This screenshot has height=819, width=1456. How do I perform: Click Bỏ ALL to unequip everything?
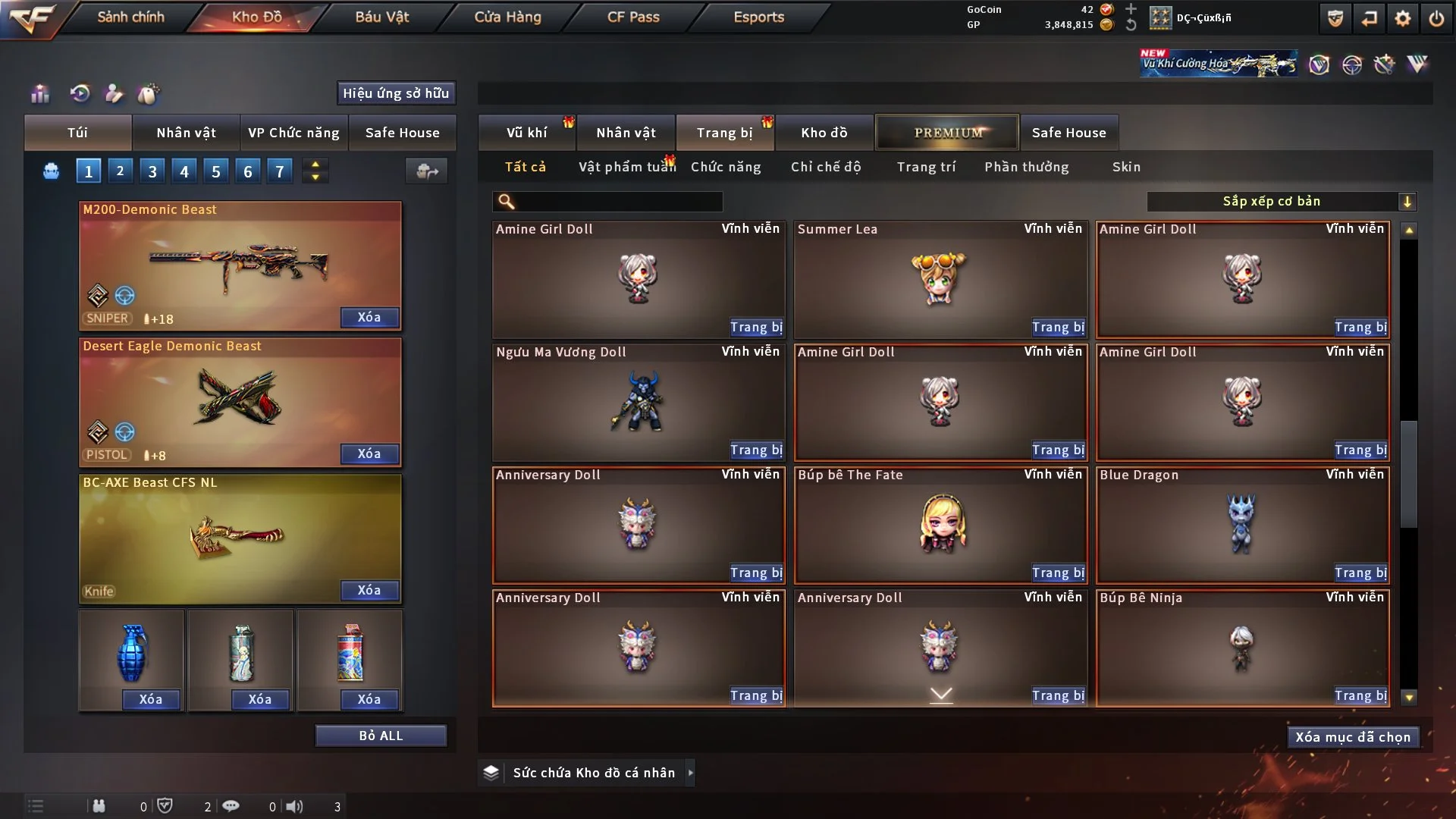[x=381, y=736]
